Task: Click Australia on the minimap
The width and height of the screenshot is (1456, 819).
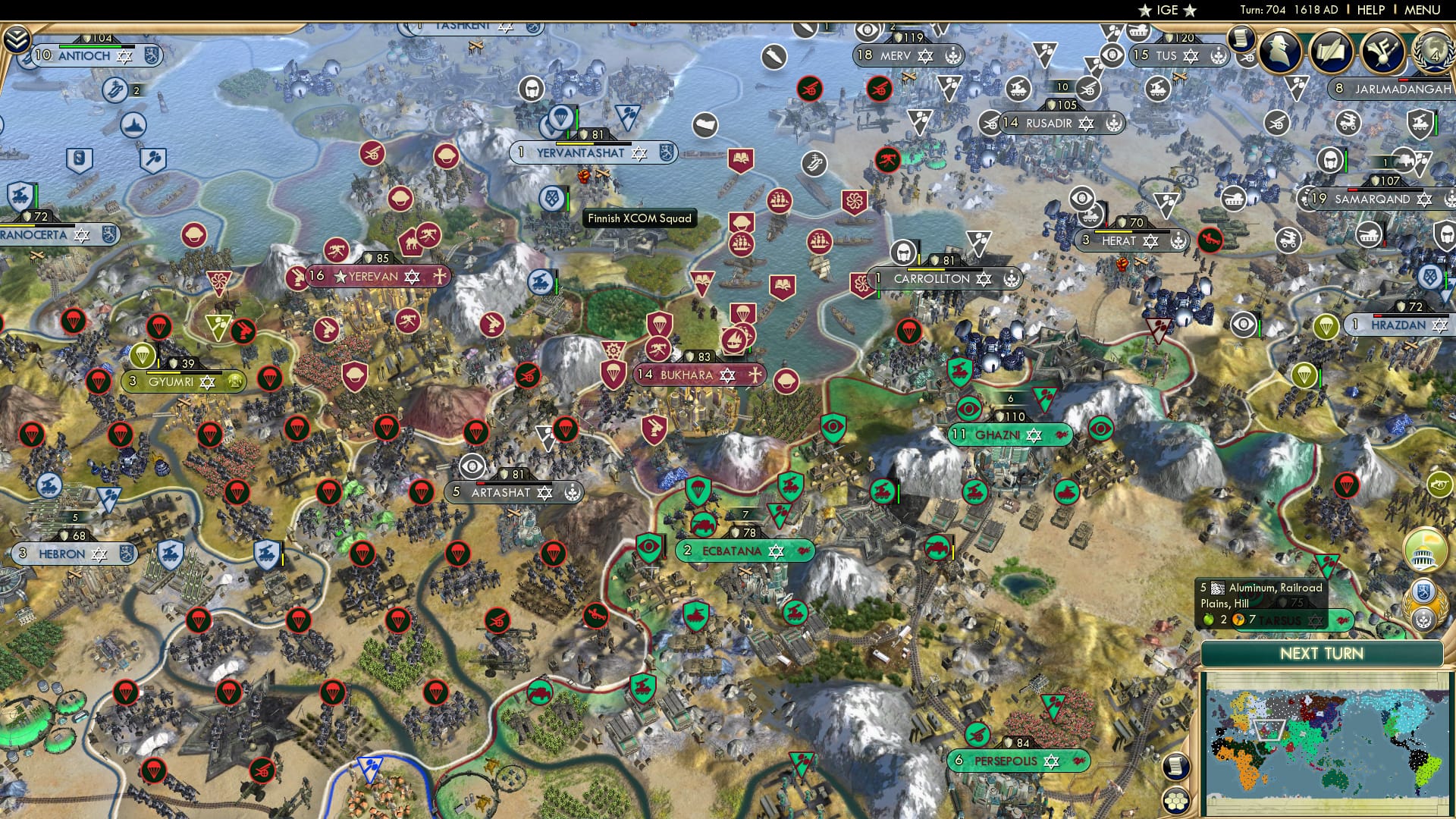Action: click(1336, 778)
